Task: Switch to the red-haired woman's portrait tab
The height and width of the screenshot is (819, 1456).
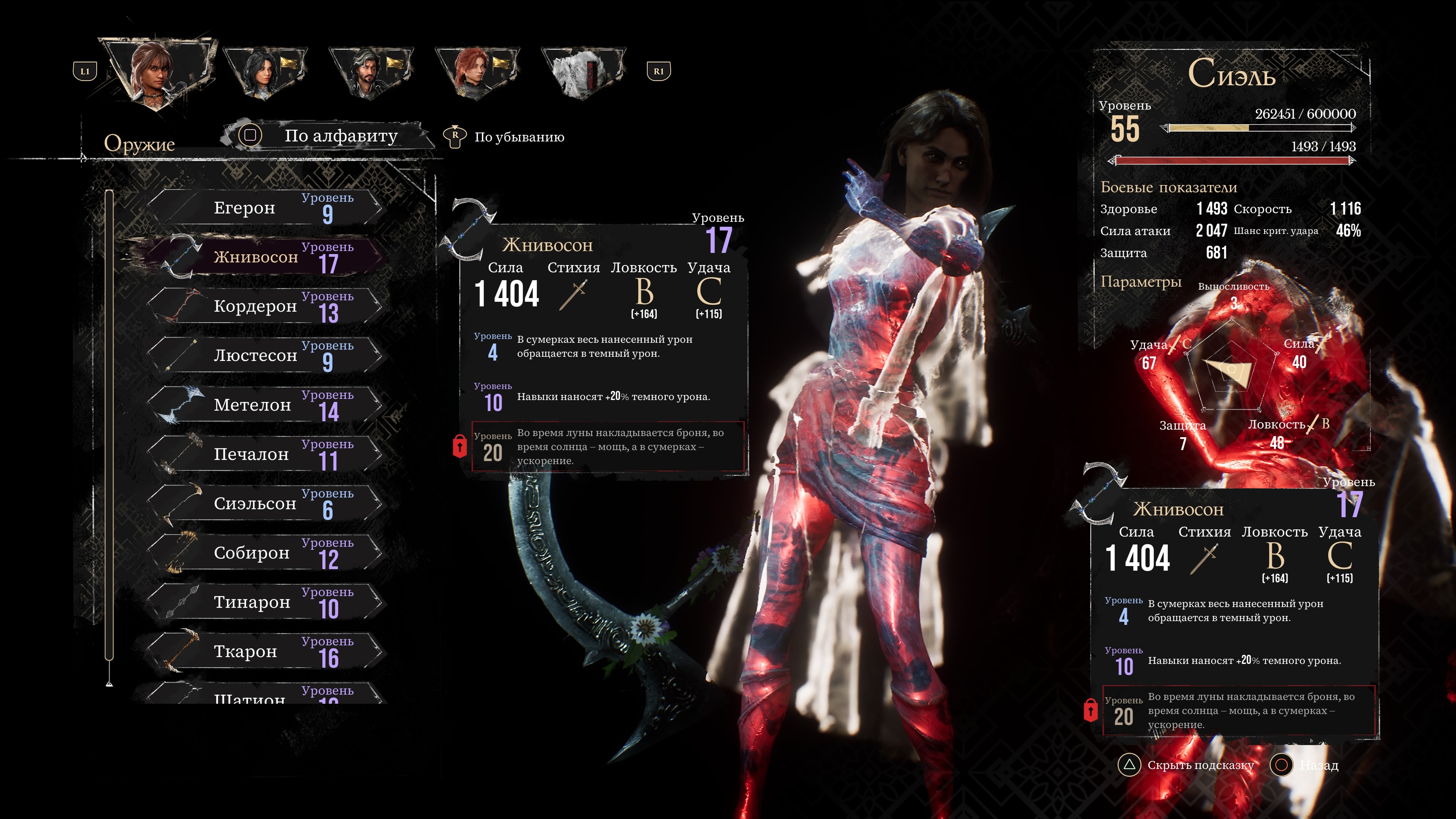Action: [x=477, y=72]
